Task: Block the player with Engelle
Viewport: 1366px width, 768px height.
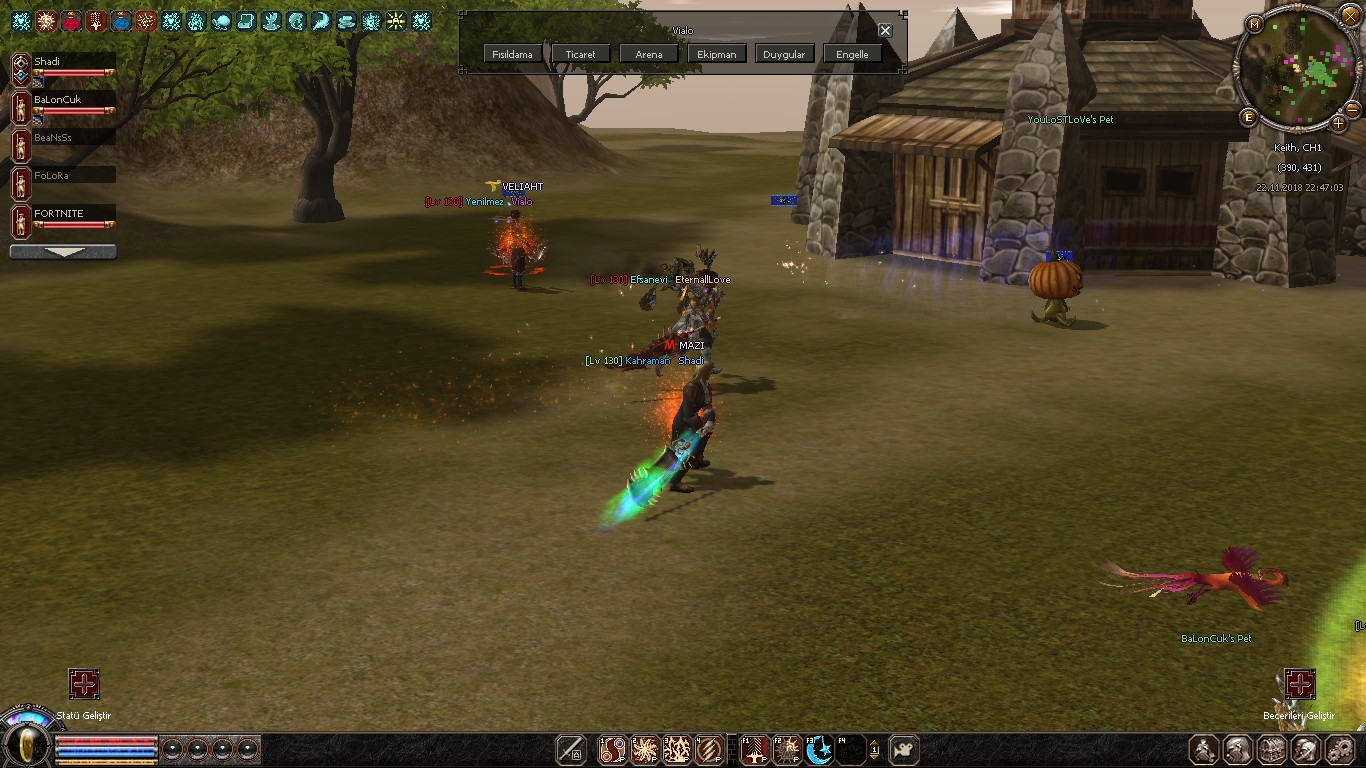Action: (852, 54)
